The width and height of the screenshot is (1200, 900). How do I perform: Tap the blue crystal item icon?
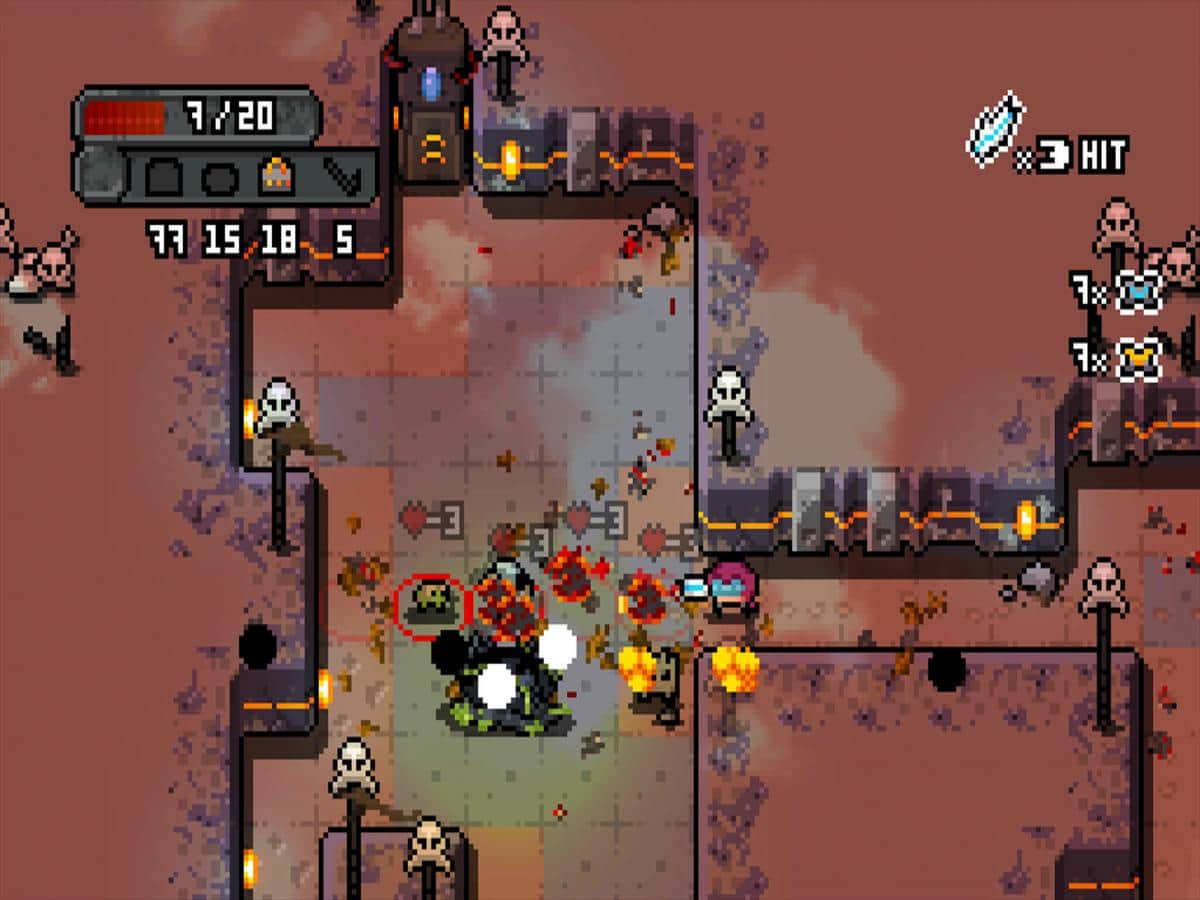(995, 130)
